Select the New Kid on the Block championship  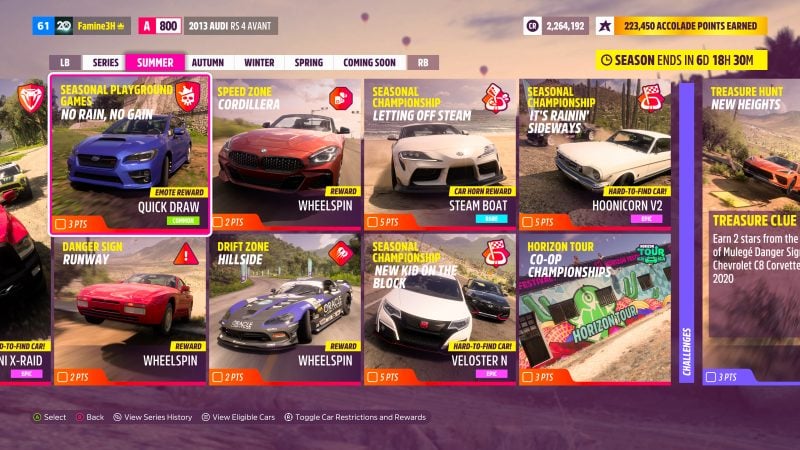click(x=440, y=310)
